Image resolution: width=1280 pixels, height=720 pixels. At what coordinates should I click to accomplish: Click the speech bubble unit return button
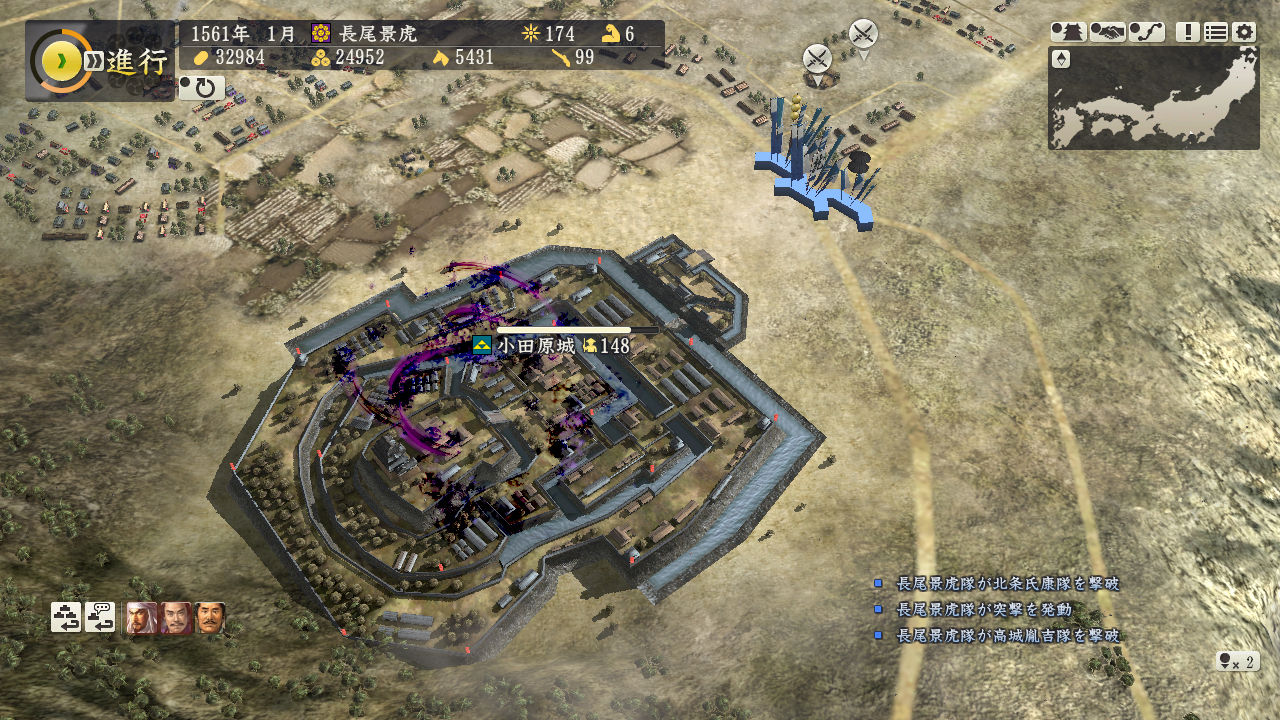point(100,617)
